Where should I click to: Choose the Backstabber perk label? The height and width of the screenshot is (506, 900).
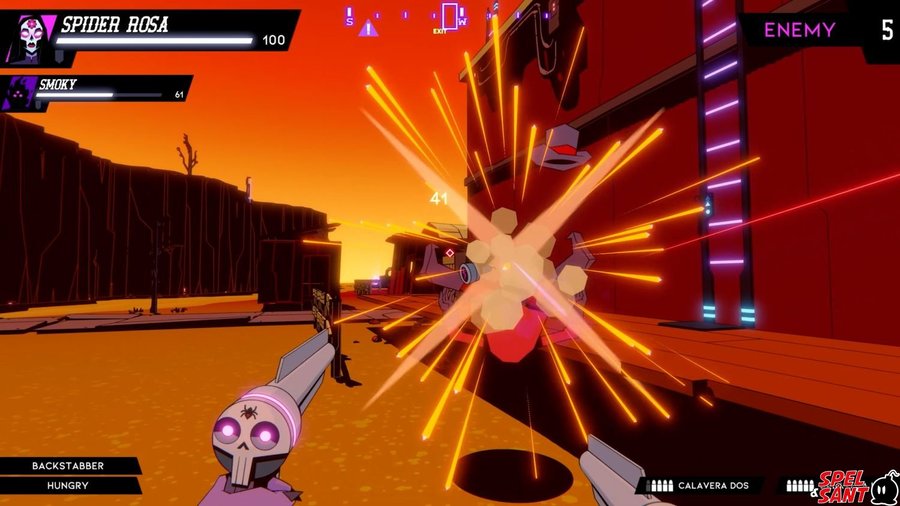tap(68, 466)
